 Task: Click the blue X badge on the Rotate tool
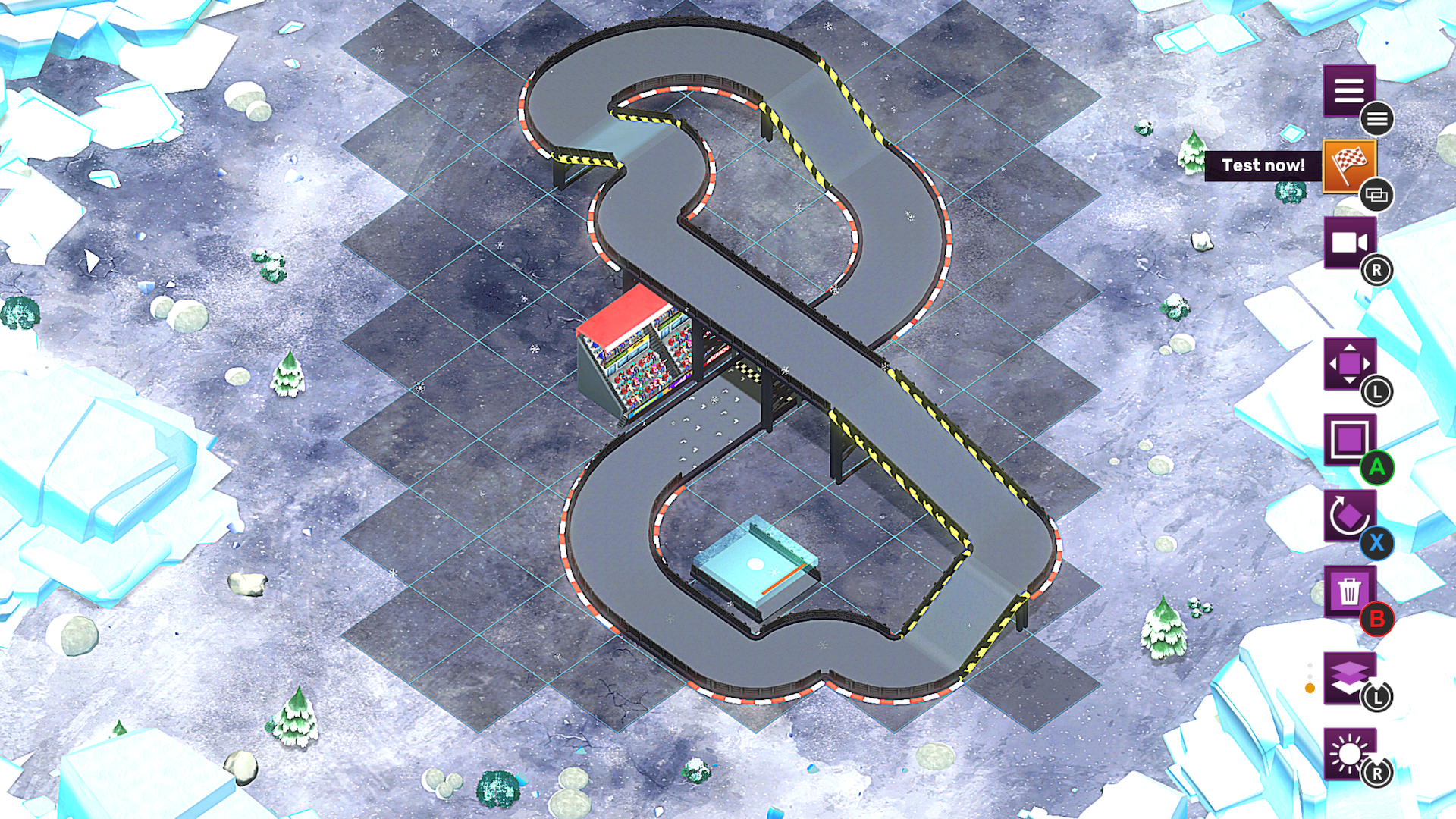(1379, 543)
